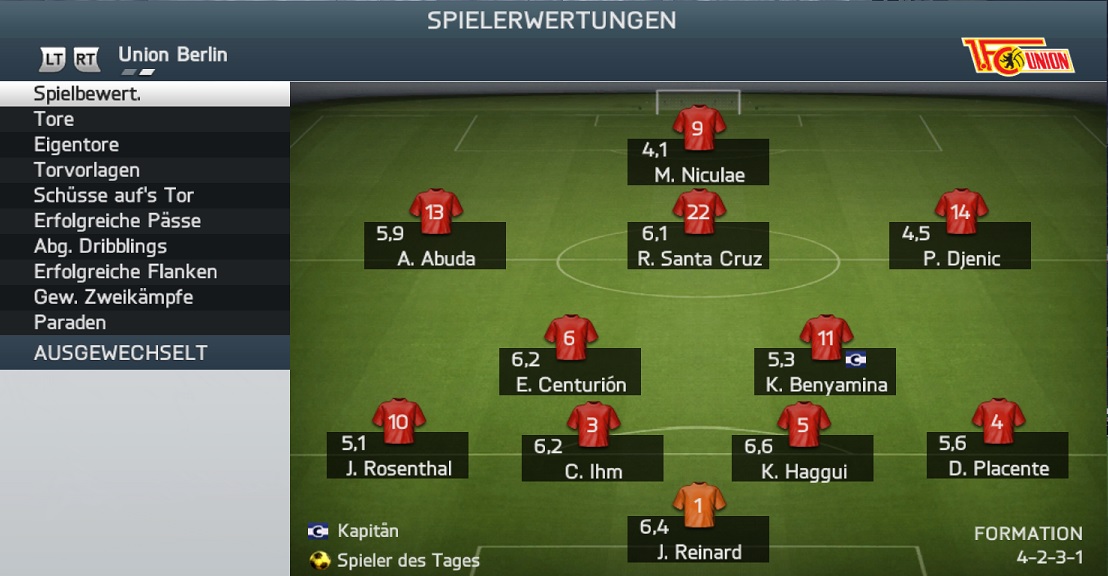The width and height of the screenshot is (1108, 576).
Task: Open the Eigentore stat view
Action: [x=145, y=145]
